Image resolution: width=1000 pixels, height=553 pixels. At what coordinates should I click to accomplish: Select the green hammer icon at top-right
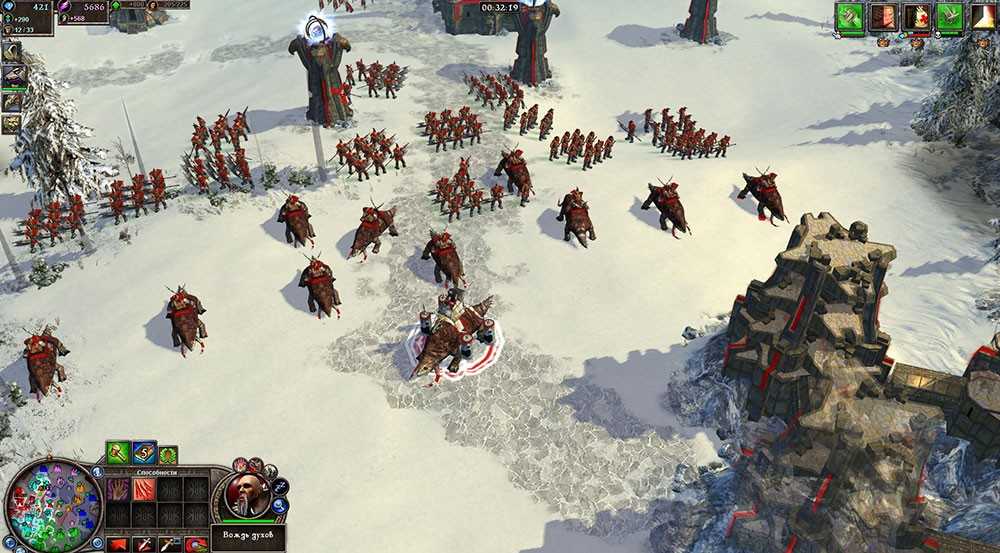[850, 17]
